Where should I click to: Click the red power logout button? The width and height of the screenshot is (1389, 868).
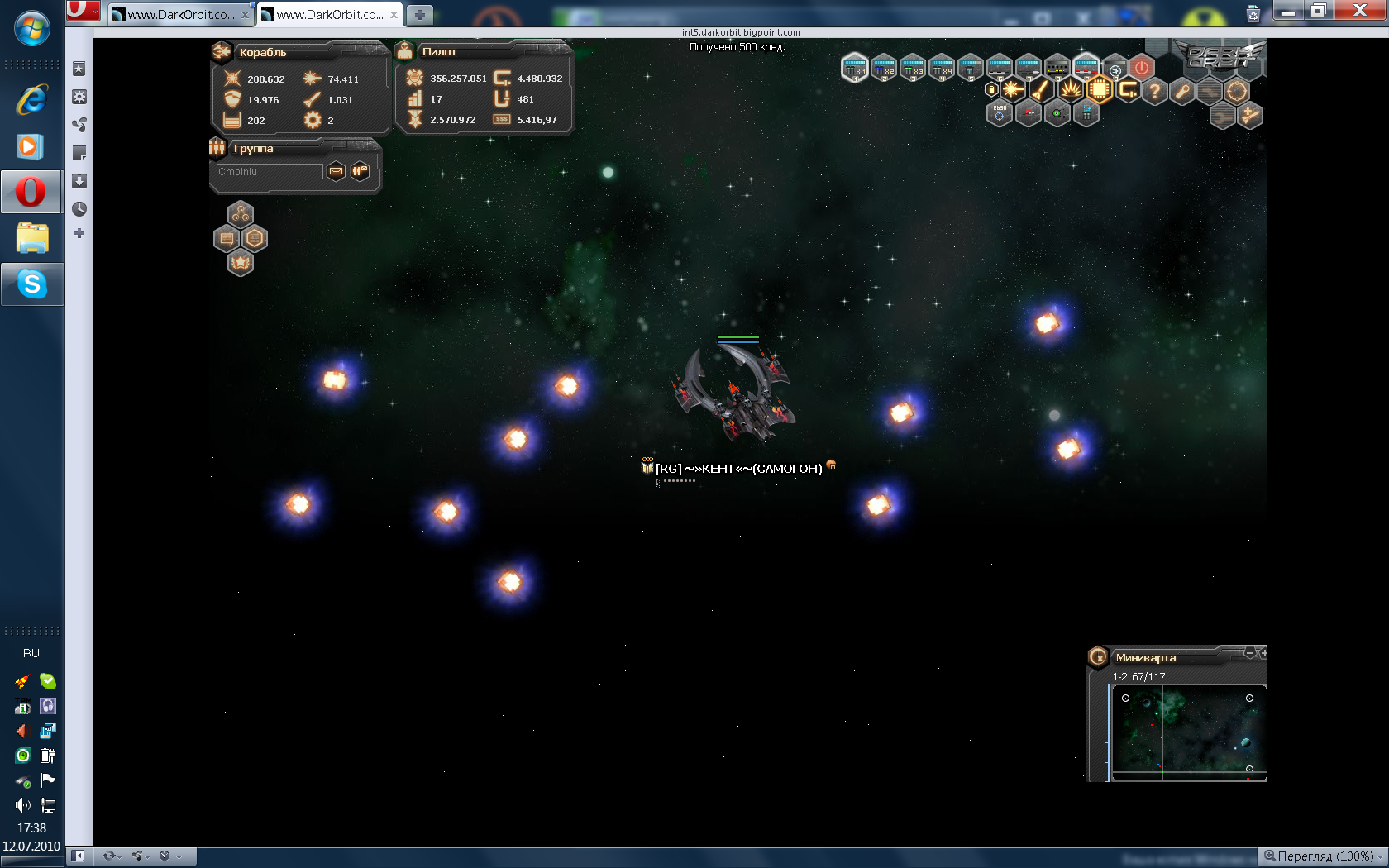1142,68
